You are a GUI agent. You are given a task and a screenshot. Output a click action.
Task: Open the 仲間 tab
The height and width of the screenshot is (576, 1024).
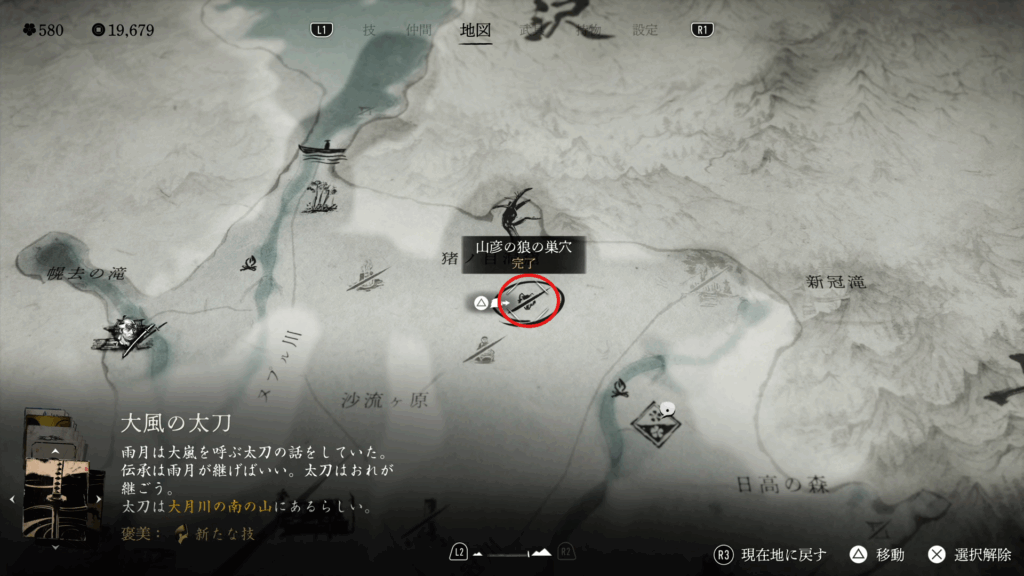419,30
